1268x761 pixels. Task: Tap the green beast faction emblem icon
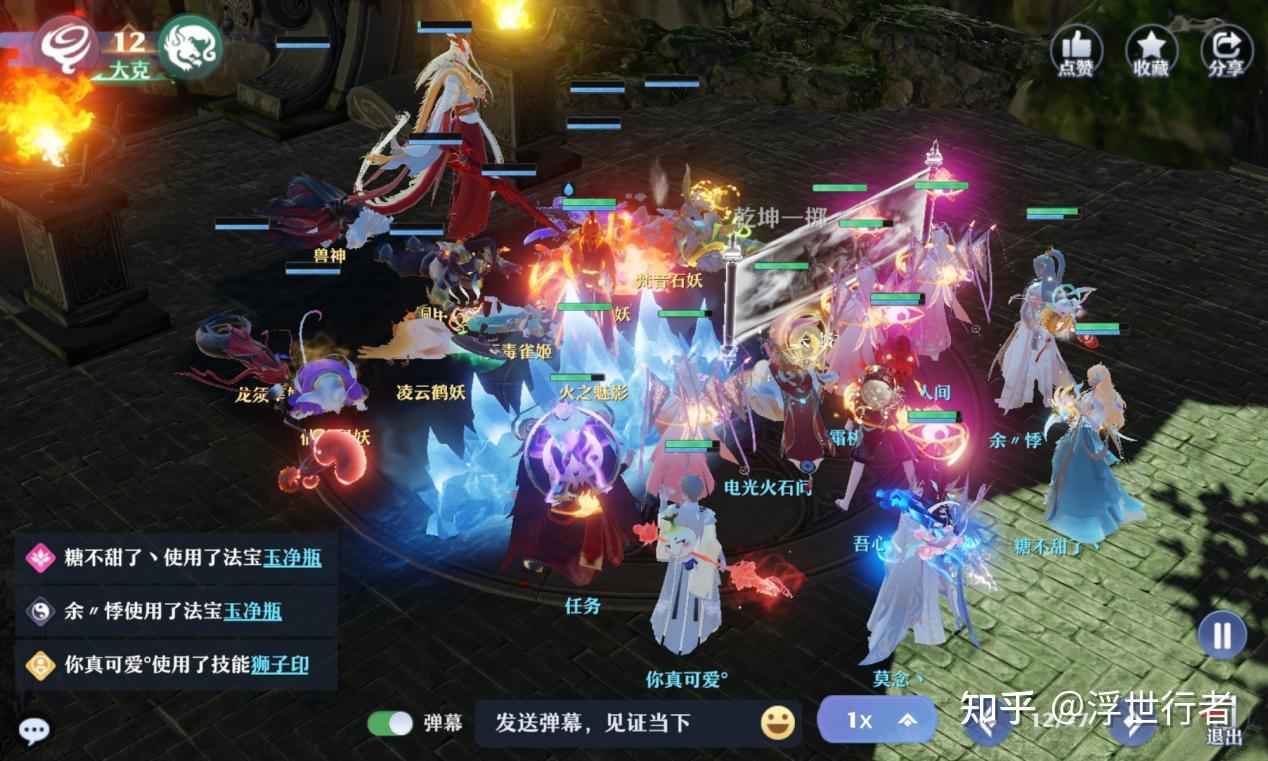pyautogui.click(x=189, y=46)
